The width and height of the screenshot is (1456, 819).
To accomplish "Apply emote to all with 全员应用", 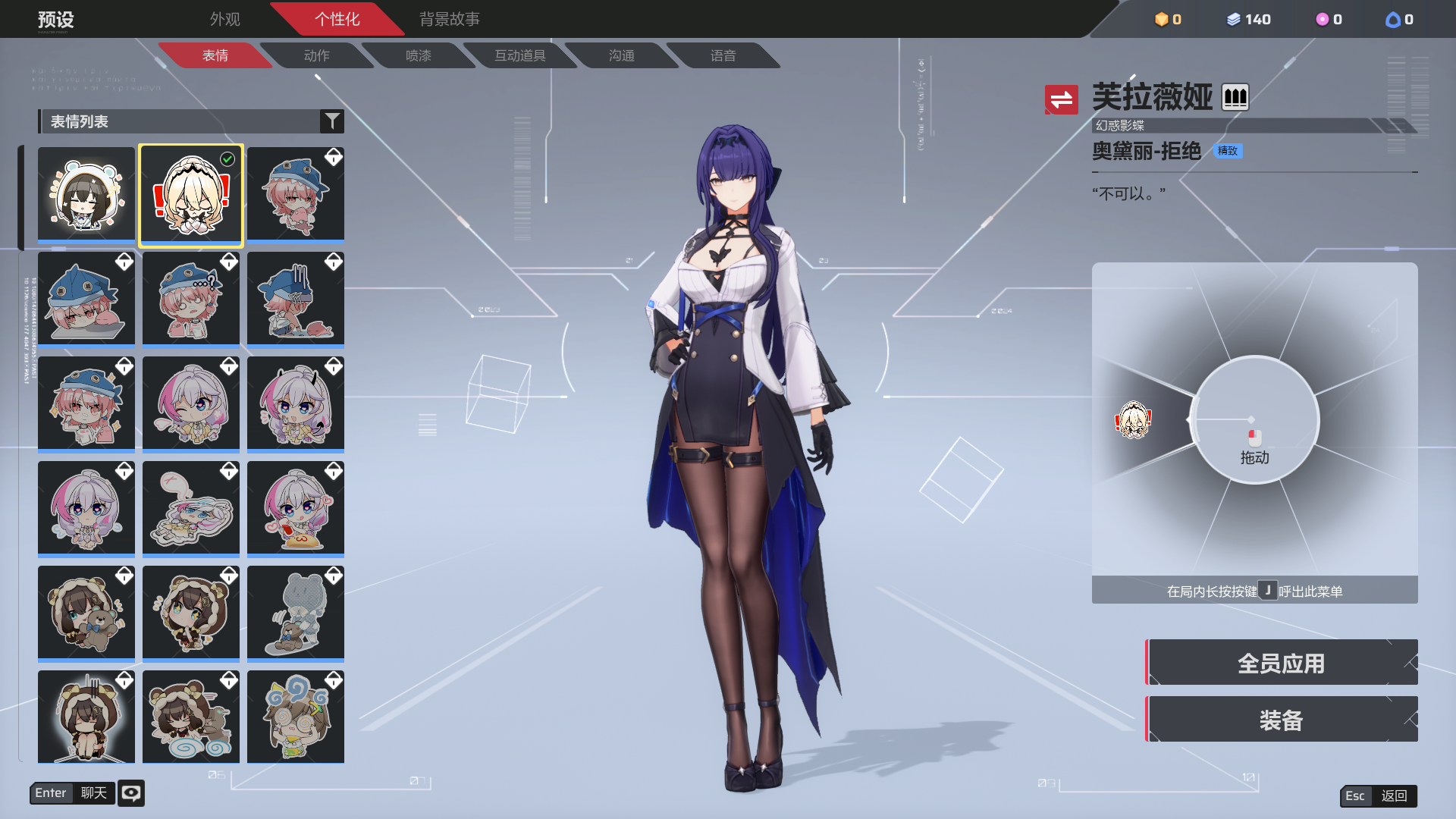I will click(x=1281, y=663).
